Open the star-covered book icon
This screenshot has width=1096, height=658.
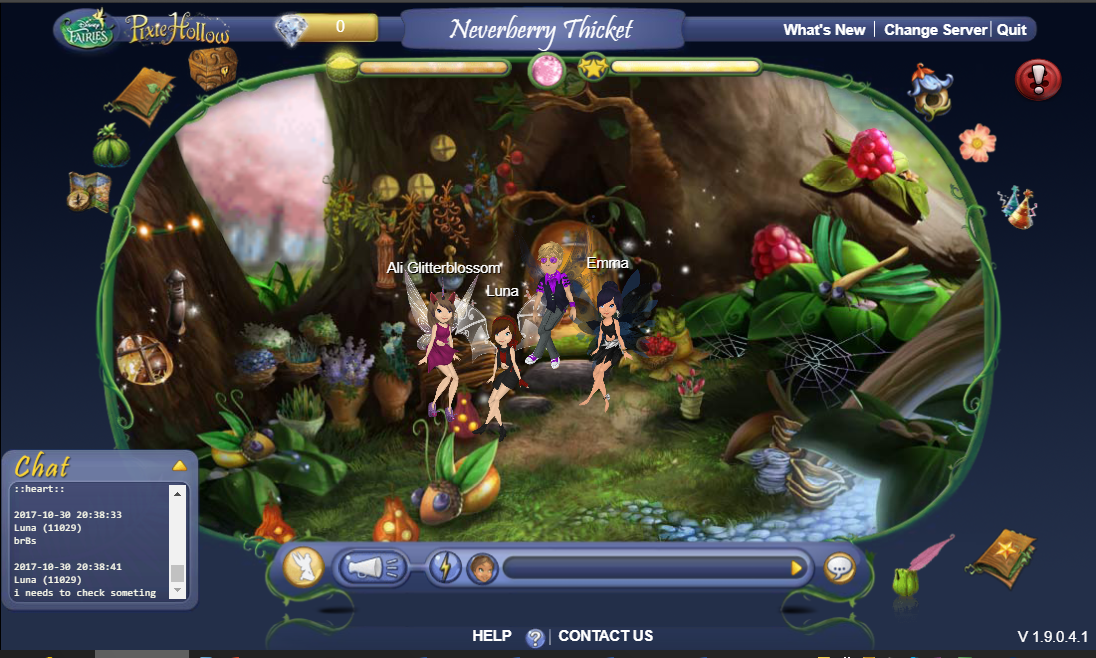coord(1000,554)
